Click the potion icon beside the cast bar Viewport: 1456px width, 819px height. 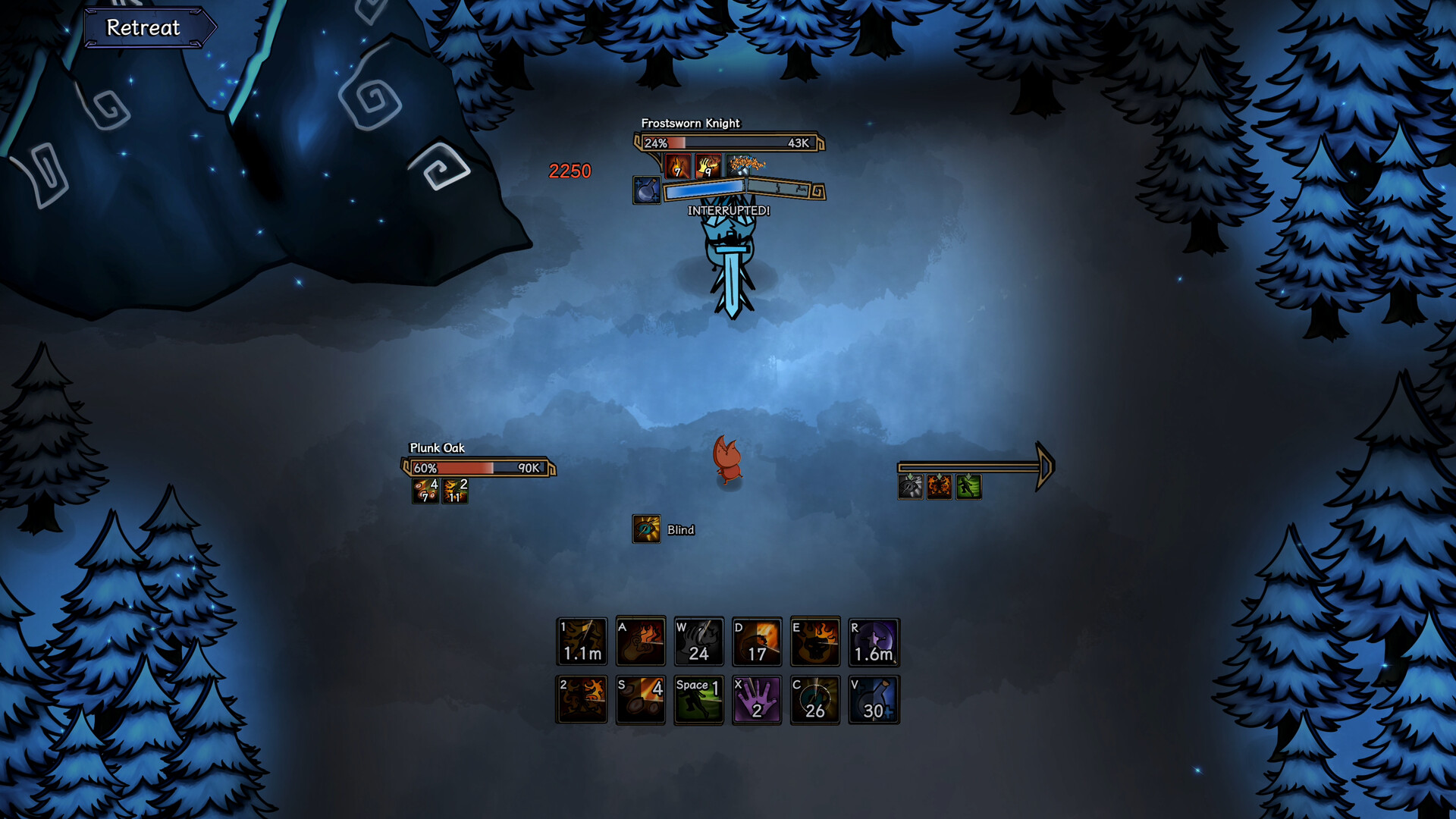[x=647, y=190]
